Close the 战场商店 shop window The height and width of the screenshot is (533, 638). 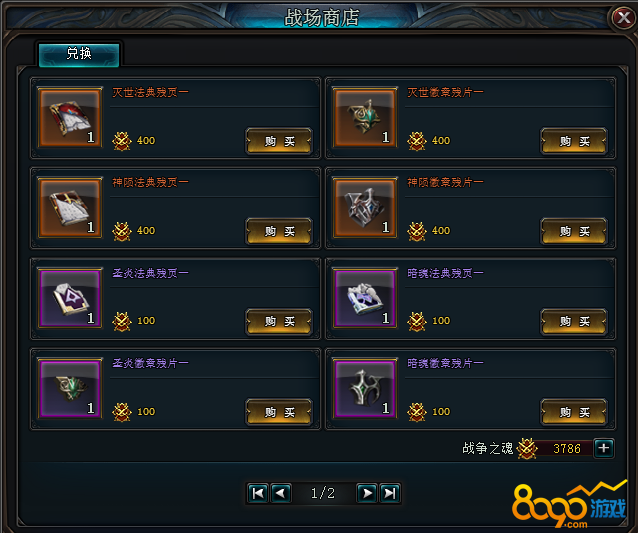[622, 17]
